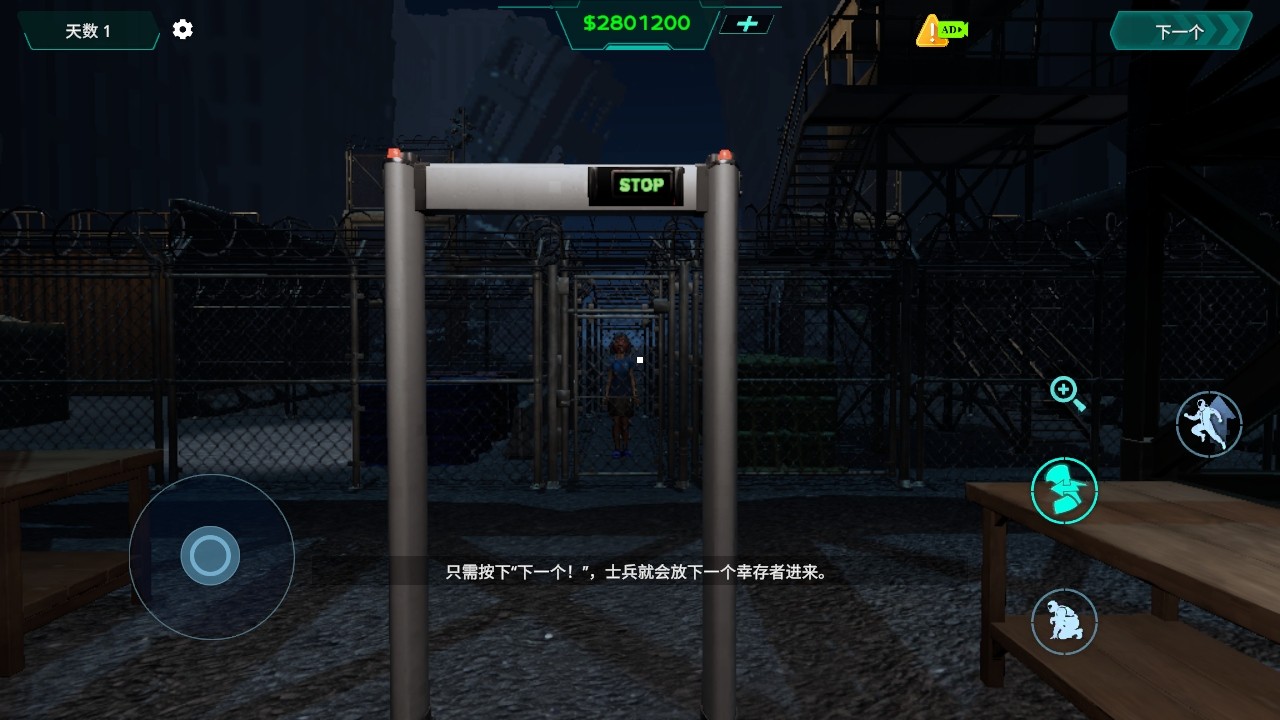Click the STOP sign on the metal detector
Image resolution: width=1280 pixels, height=720 pixels.
click(x=638, y=184)
